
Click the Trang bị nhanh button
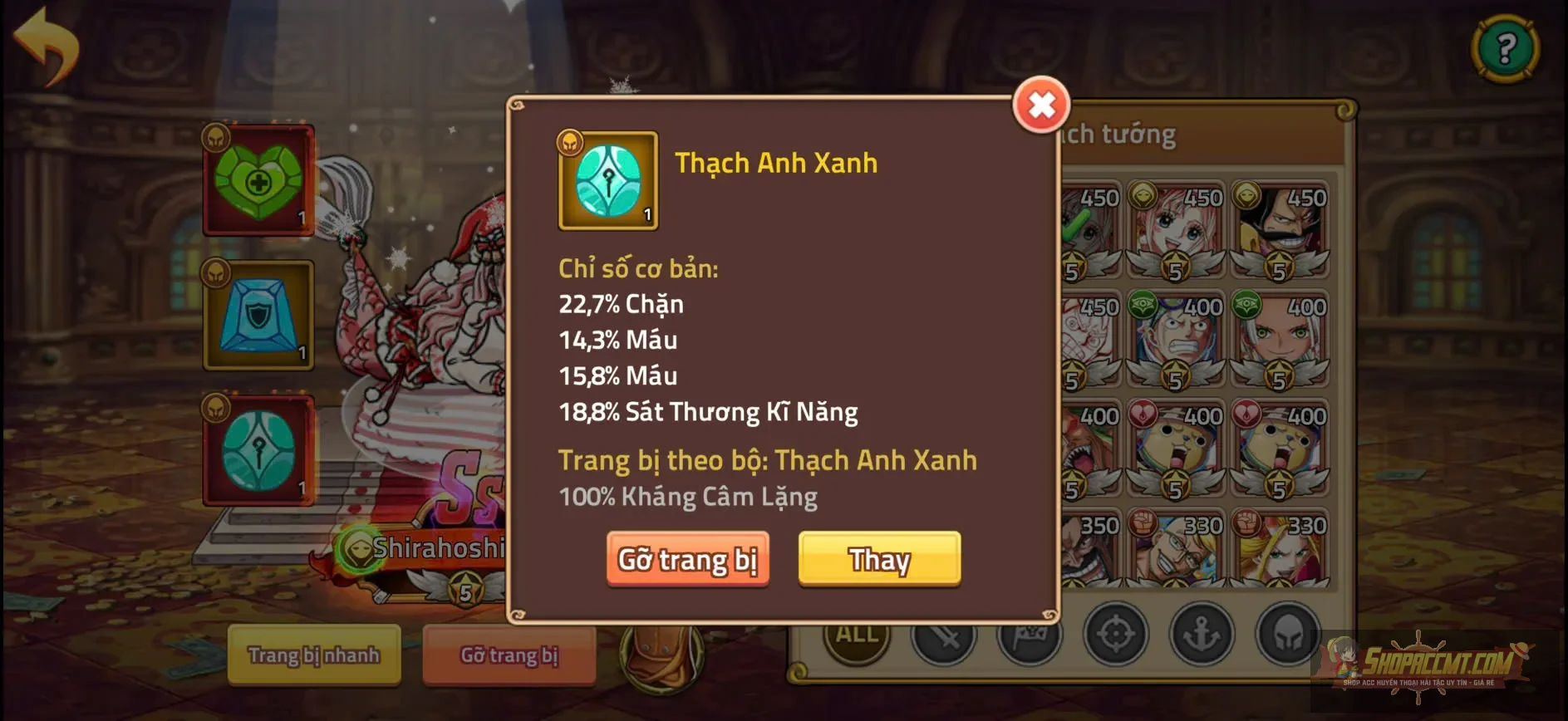(313, 656)
